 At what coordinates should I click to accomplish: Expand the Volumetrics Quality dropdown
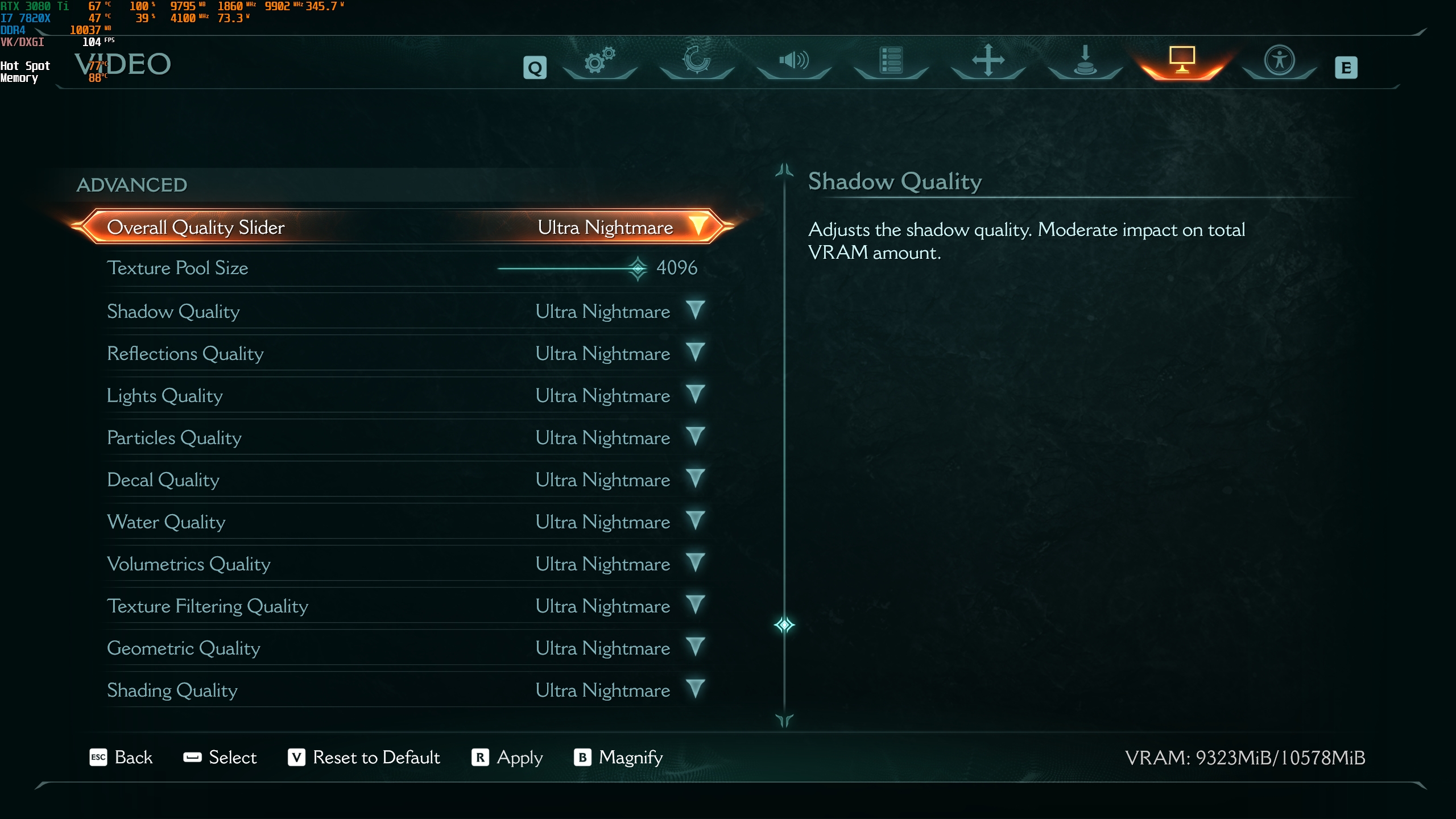coord(695,563)
